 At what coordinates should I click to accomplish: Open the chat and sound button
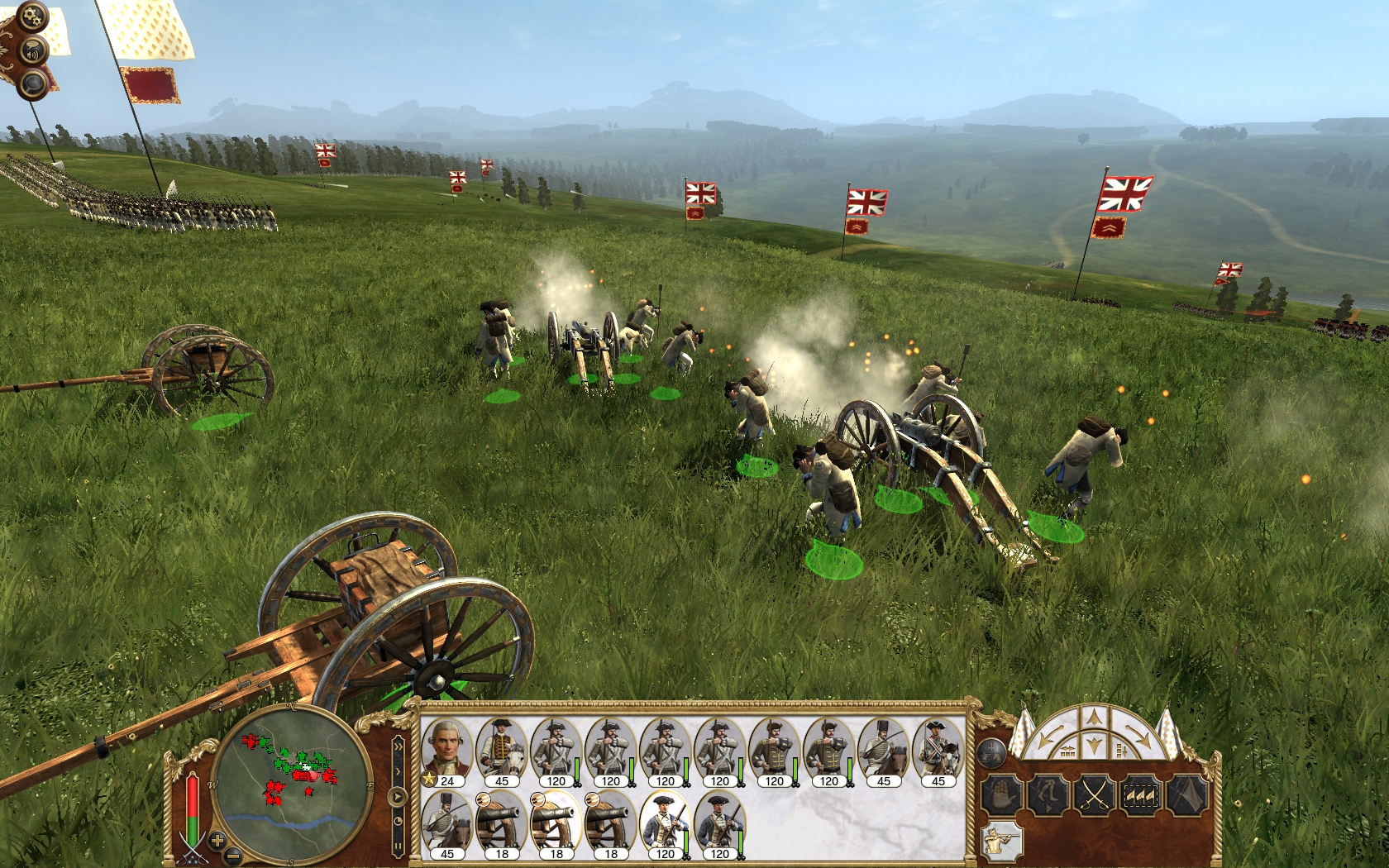[x=32, y=51]
